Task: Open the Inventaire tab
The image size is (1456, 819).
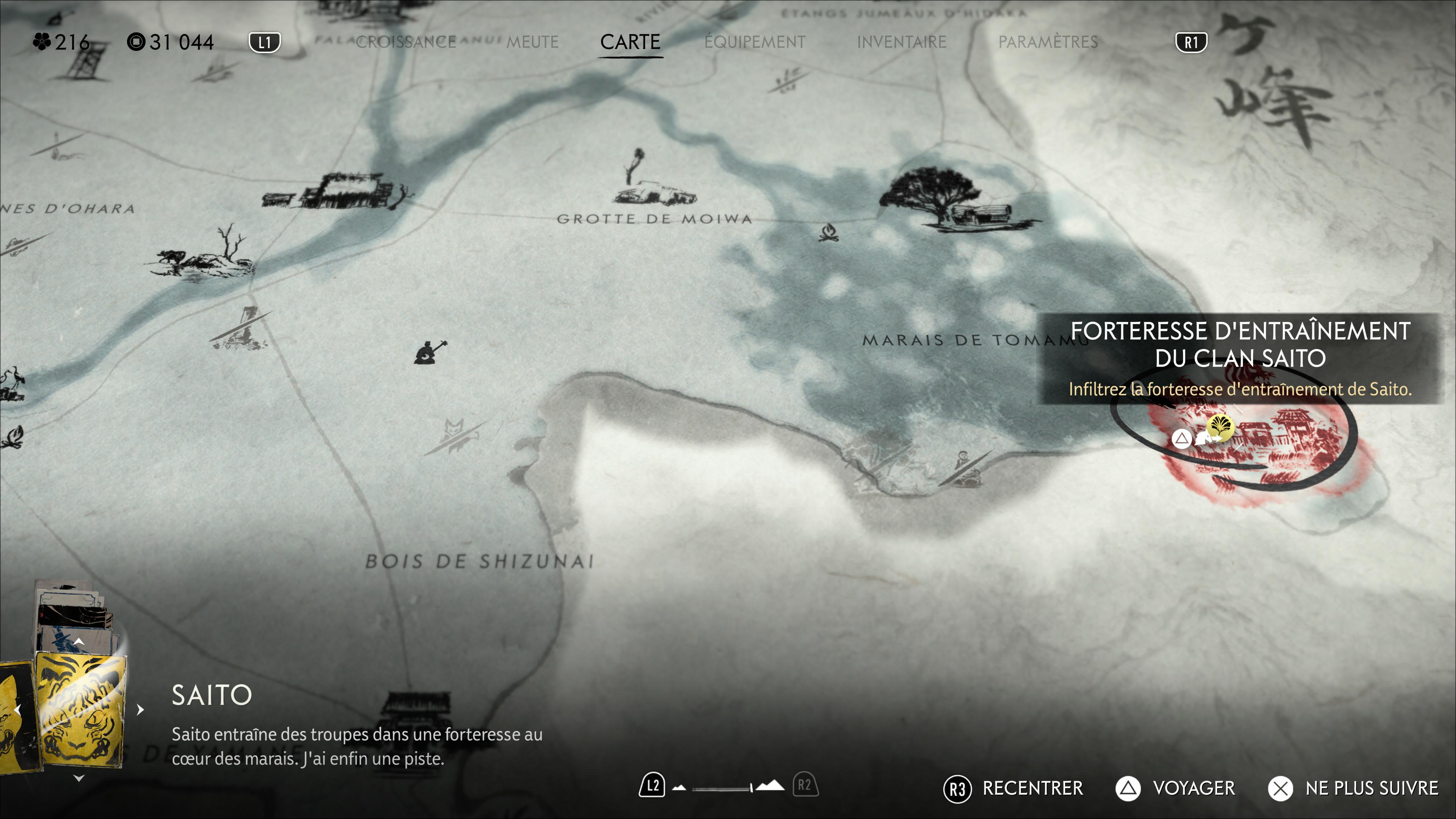Action: pos(902,42)
